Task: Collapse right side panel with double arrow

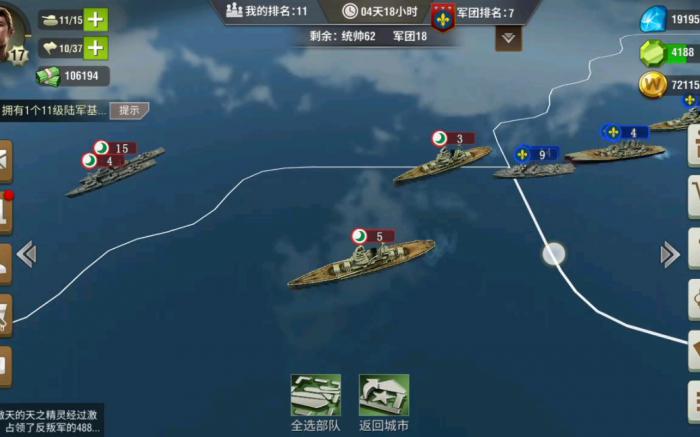Action: 670,254
